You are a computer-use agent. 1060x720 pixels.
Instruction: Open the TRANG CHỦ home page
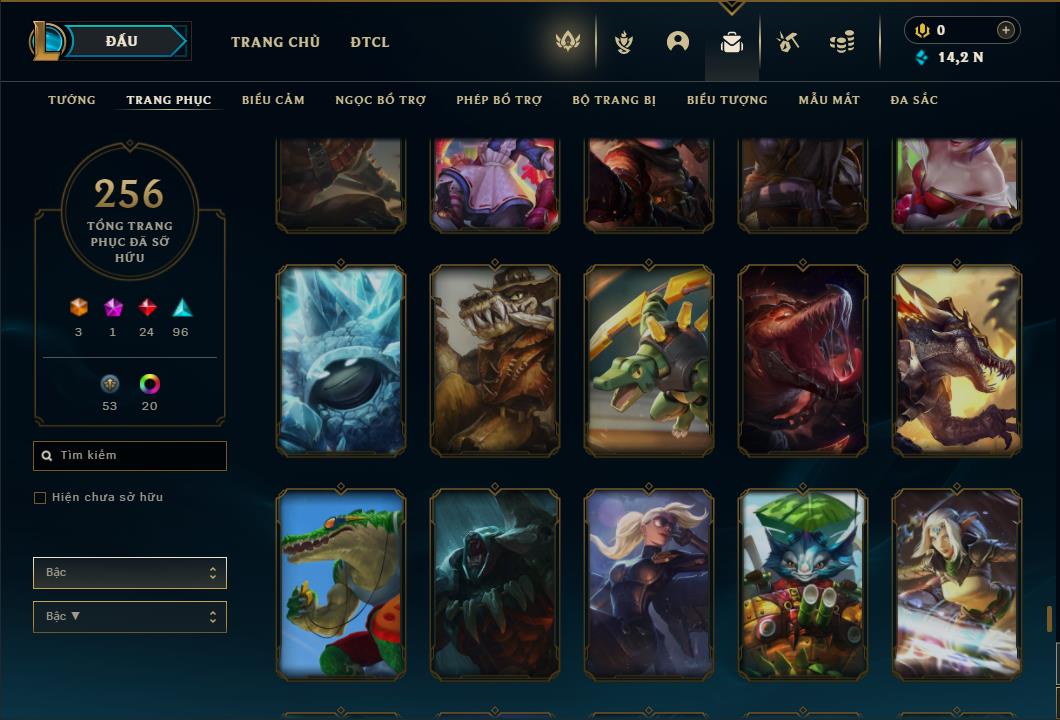(275, 42)
